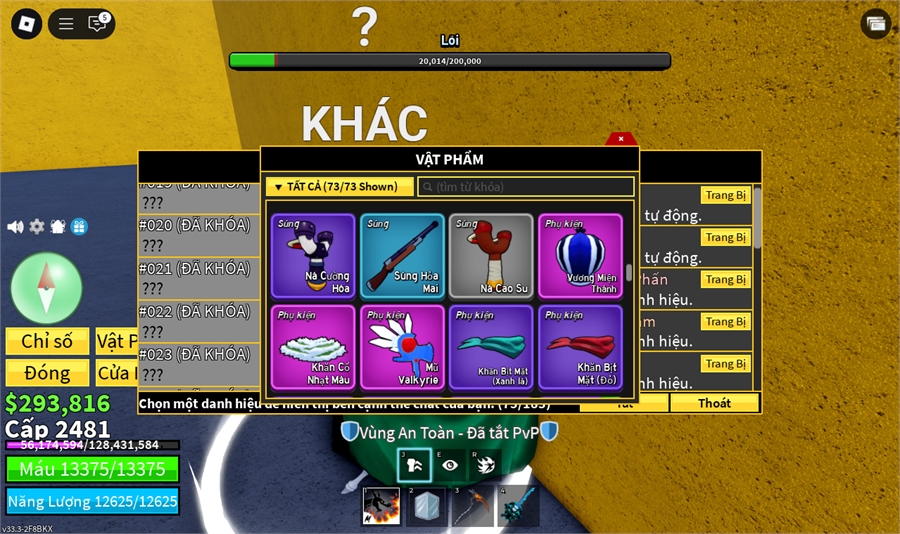Select the Ná Cao Su slingshot
This screenshot has height=534, width=900.
click(x=491, y=256)
